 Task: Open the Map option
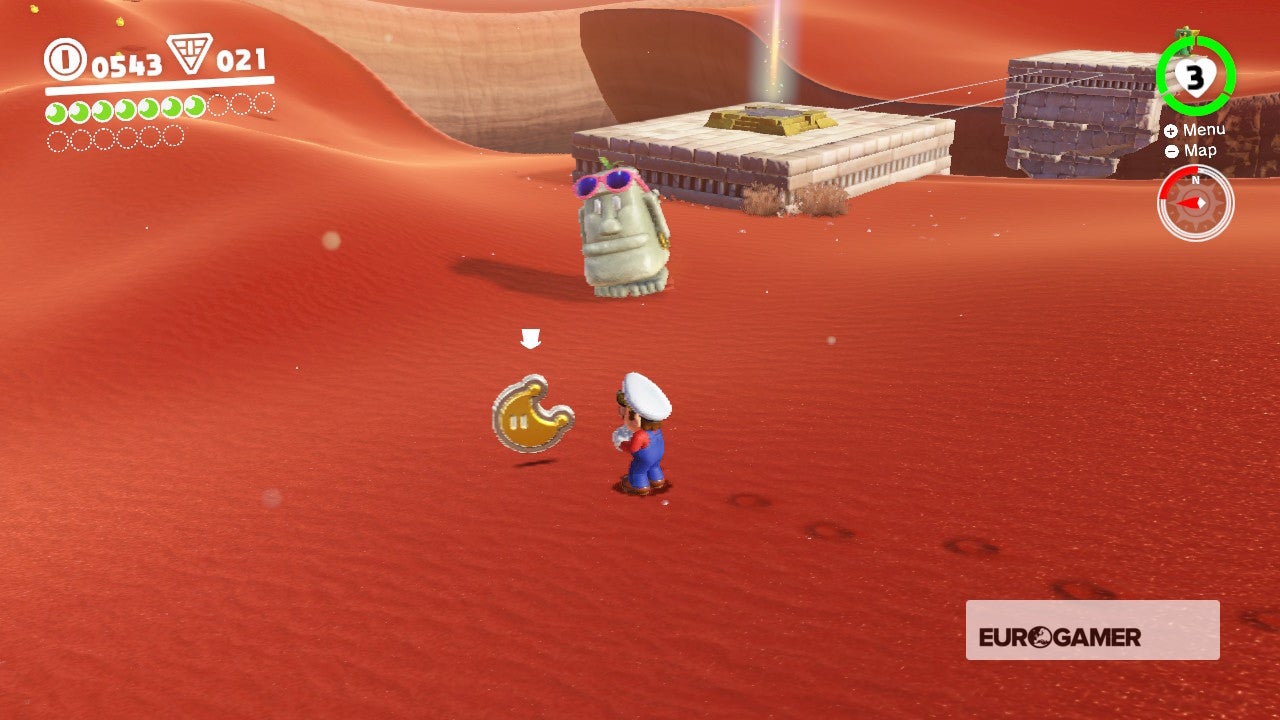click(1199, 151)
